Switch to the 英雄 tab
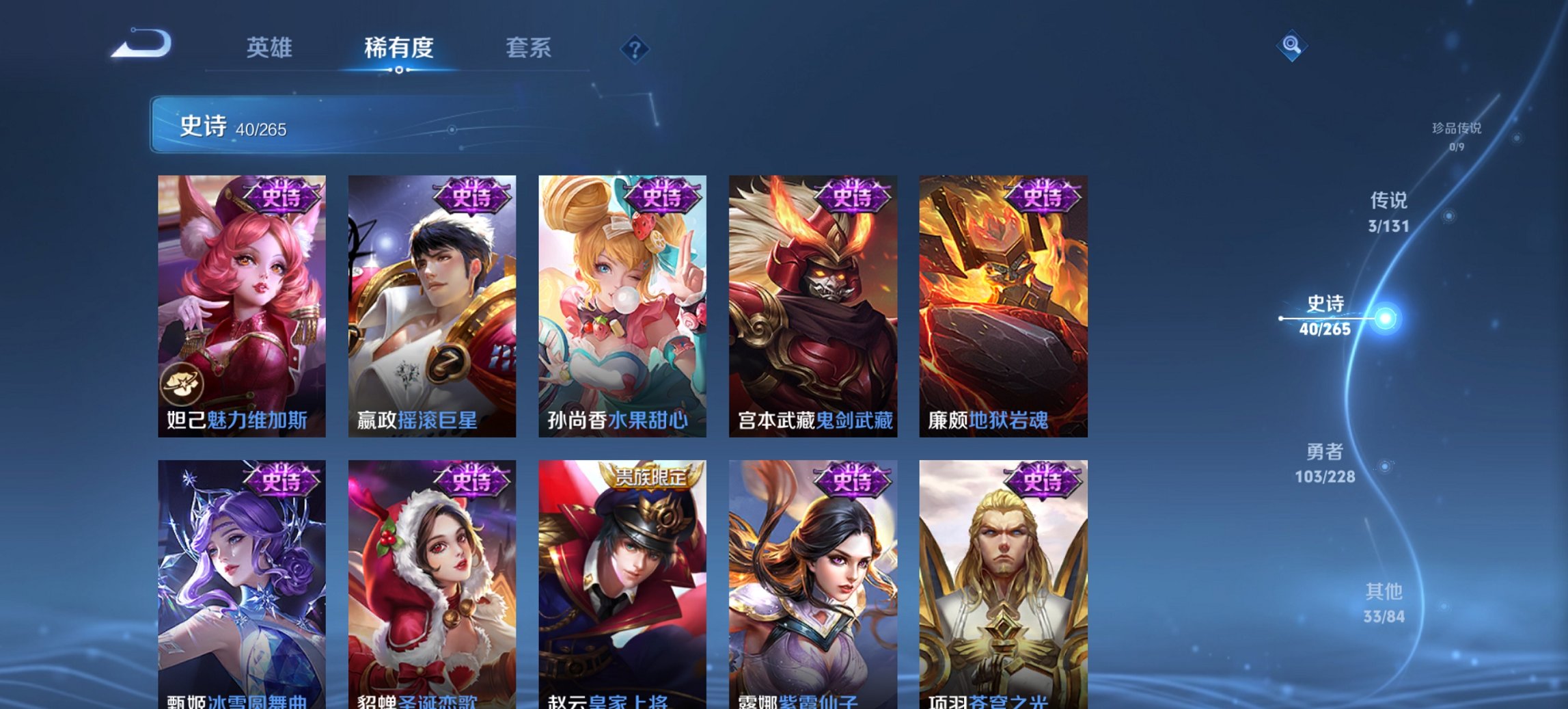This screenshot has height=709, width=1568. tap(271, 49)
